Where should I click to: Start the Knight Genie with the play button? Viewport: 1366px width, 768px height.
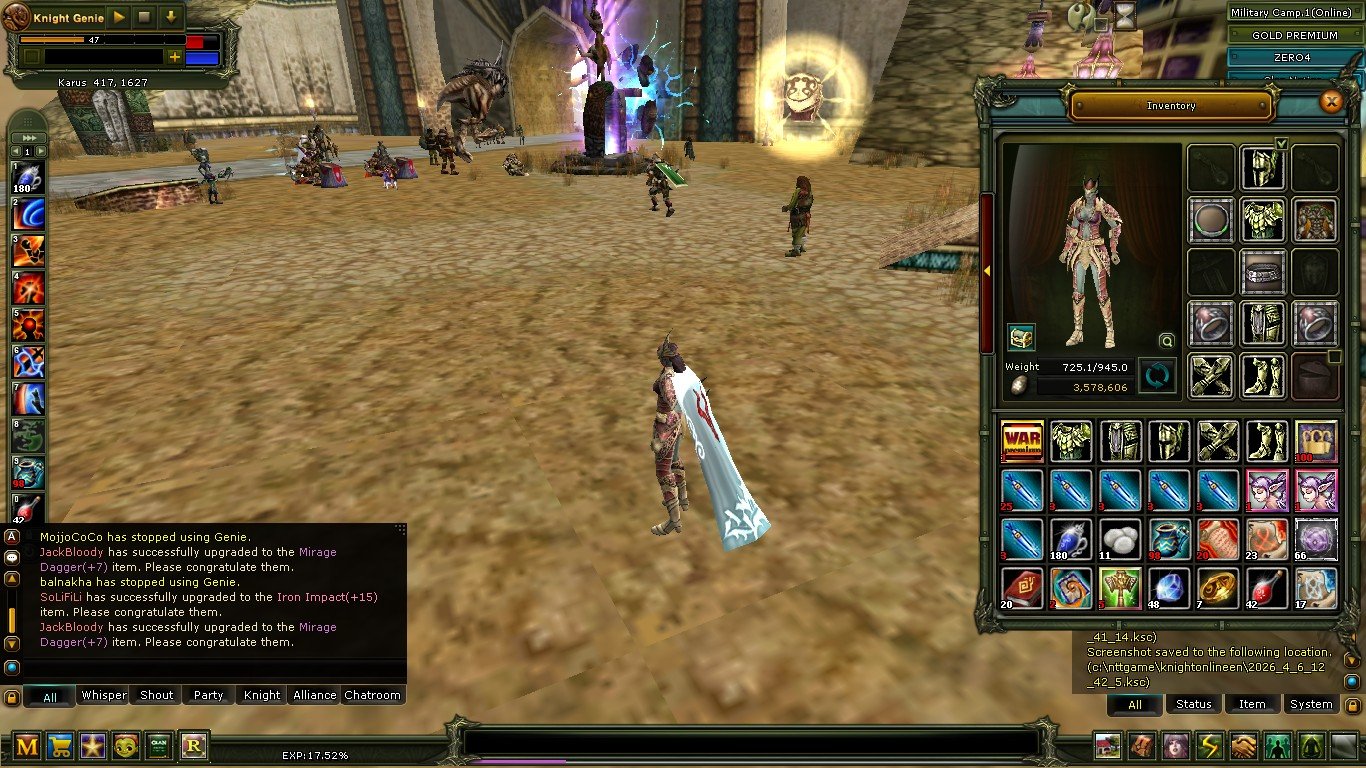point(119,17)
